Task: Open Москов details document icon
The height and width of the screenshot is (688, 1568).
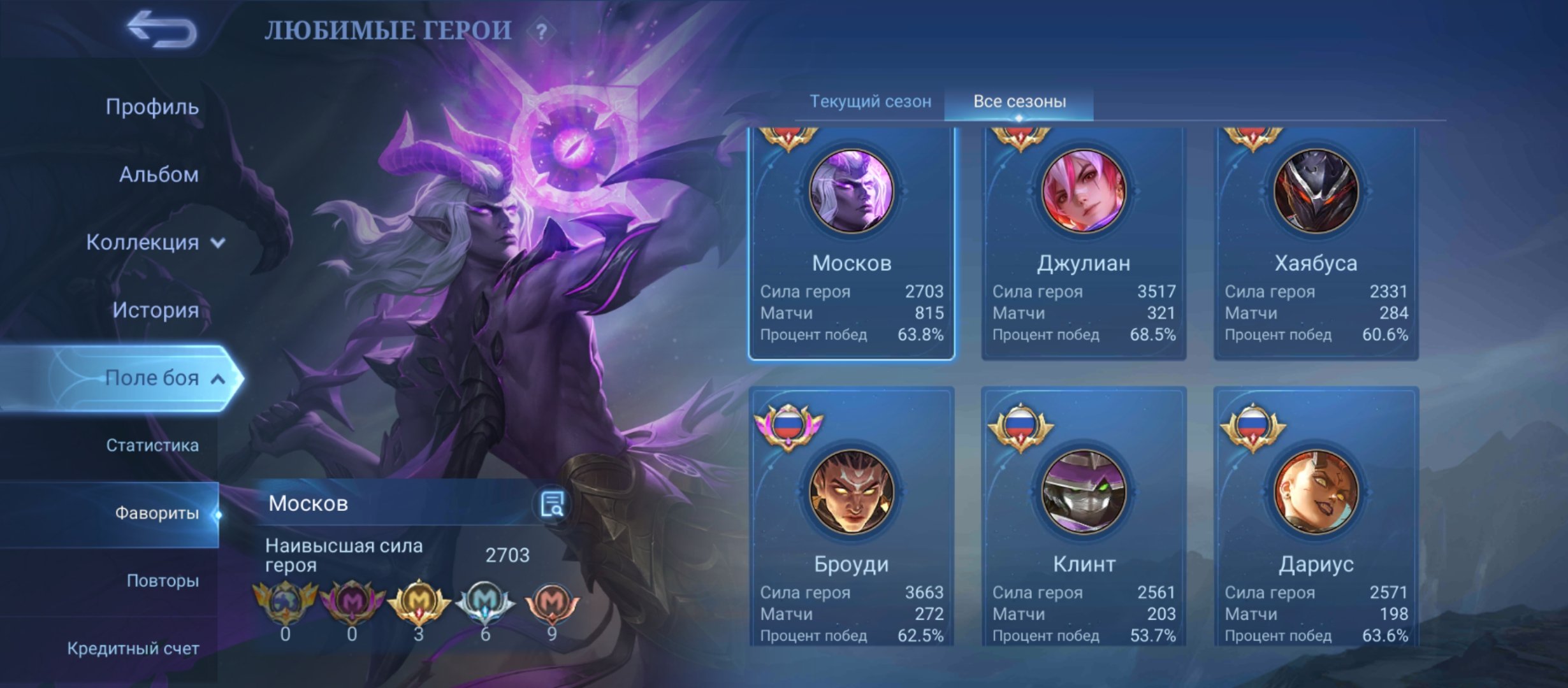Action: tap(551, 504)
